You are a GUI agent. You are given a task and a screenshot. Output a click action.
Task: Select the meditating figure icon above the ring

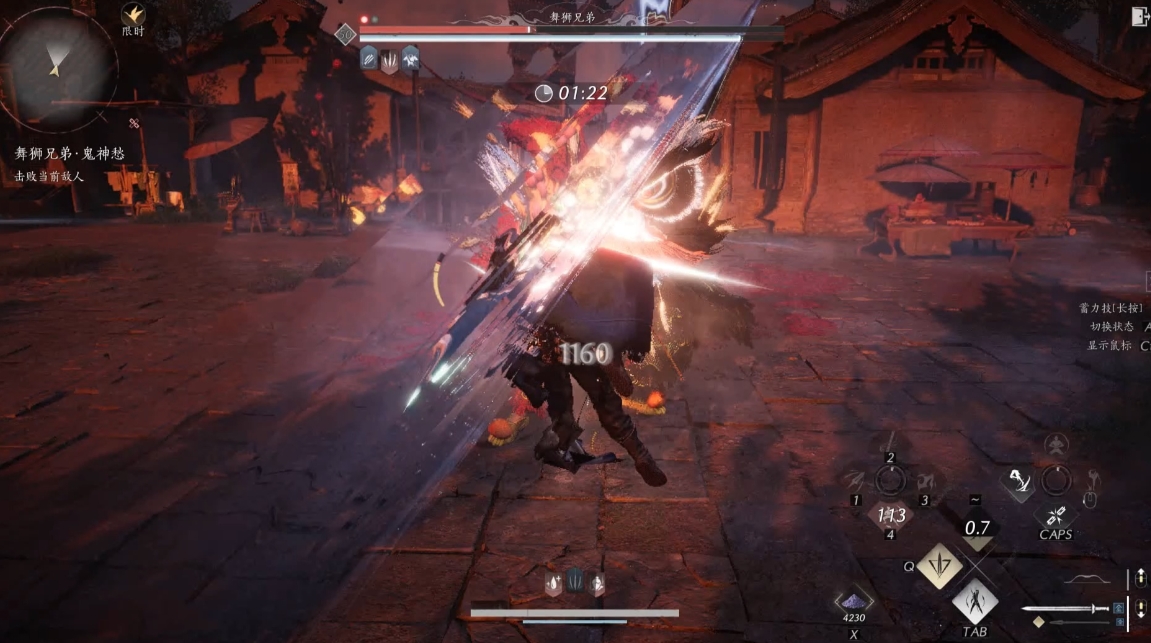pos(1056,444)
